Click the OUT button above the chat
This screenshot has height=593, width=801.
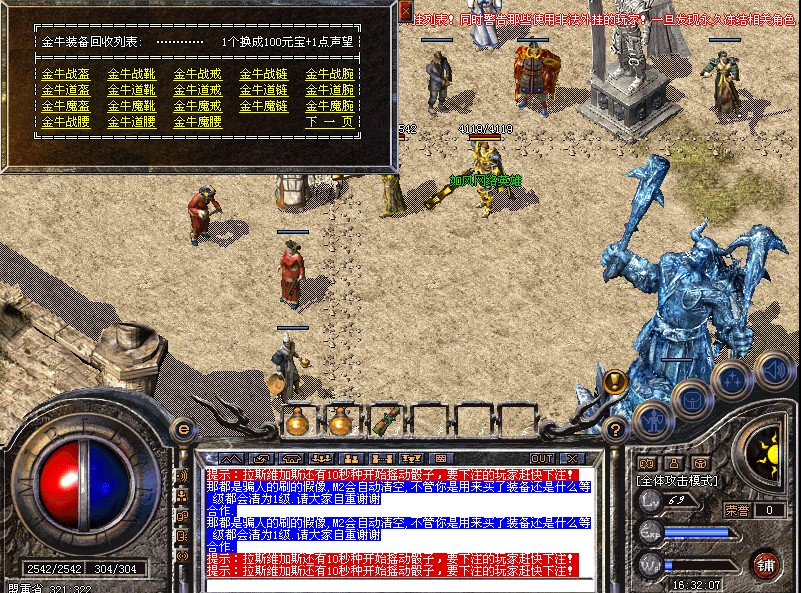click(541, 458)
